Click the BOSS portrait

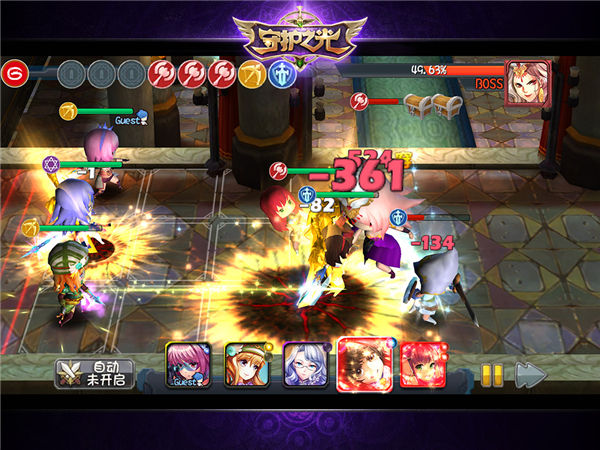point(527,83)
